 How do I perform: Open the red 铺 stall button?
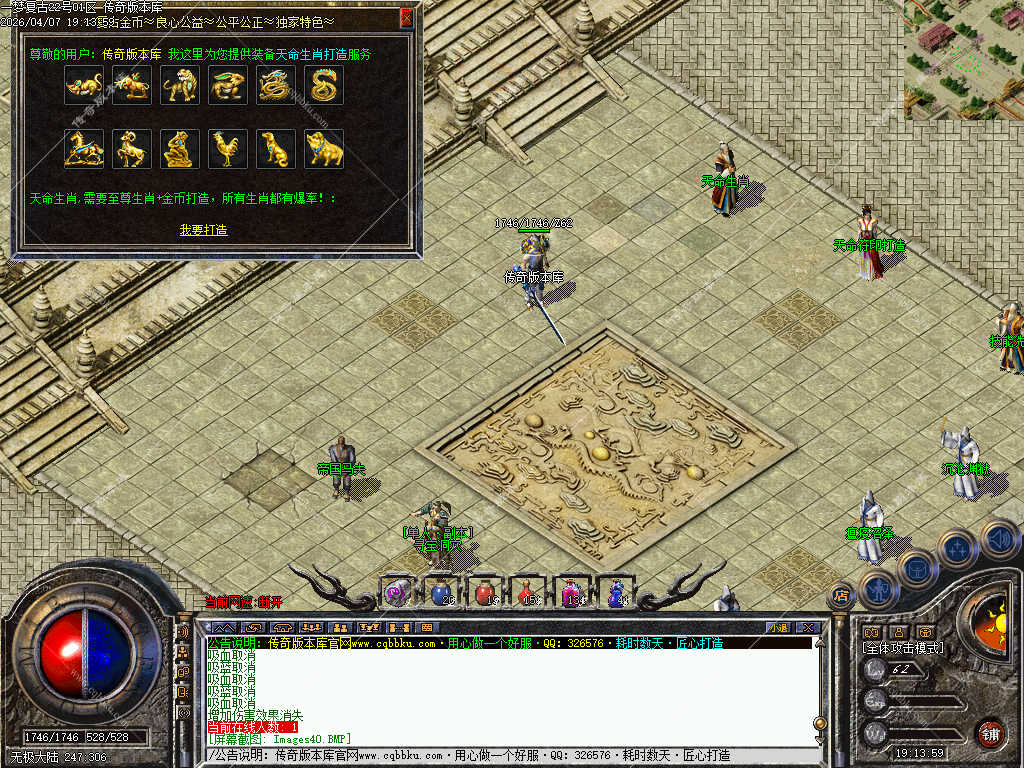pyautogui.click(x=990, y=732)
